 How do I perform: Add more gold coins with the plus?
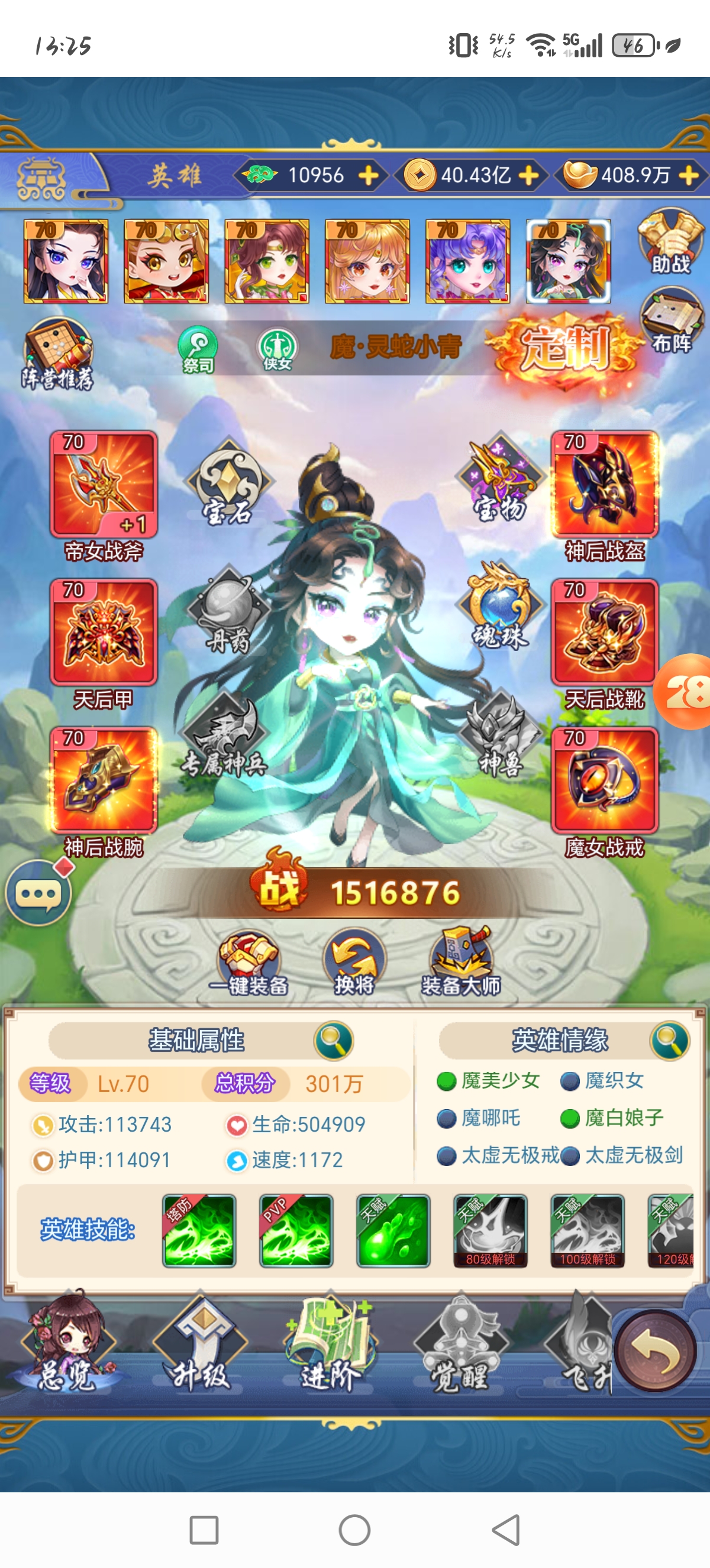(x=528, y=175)
